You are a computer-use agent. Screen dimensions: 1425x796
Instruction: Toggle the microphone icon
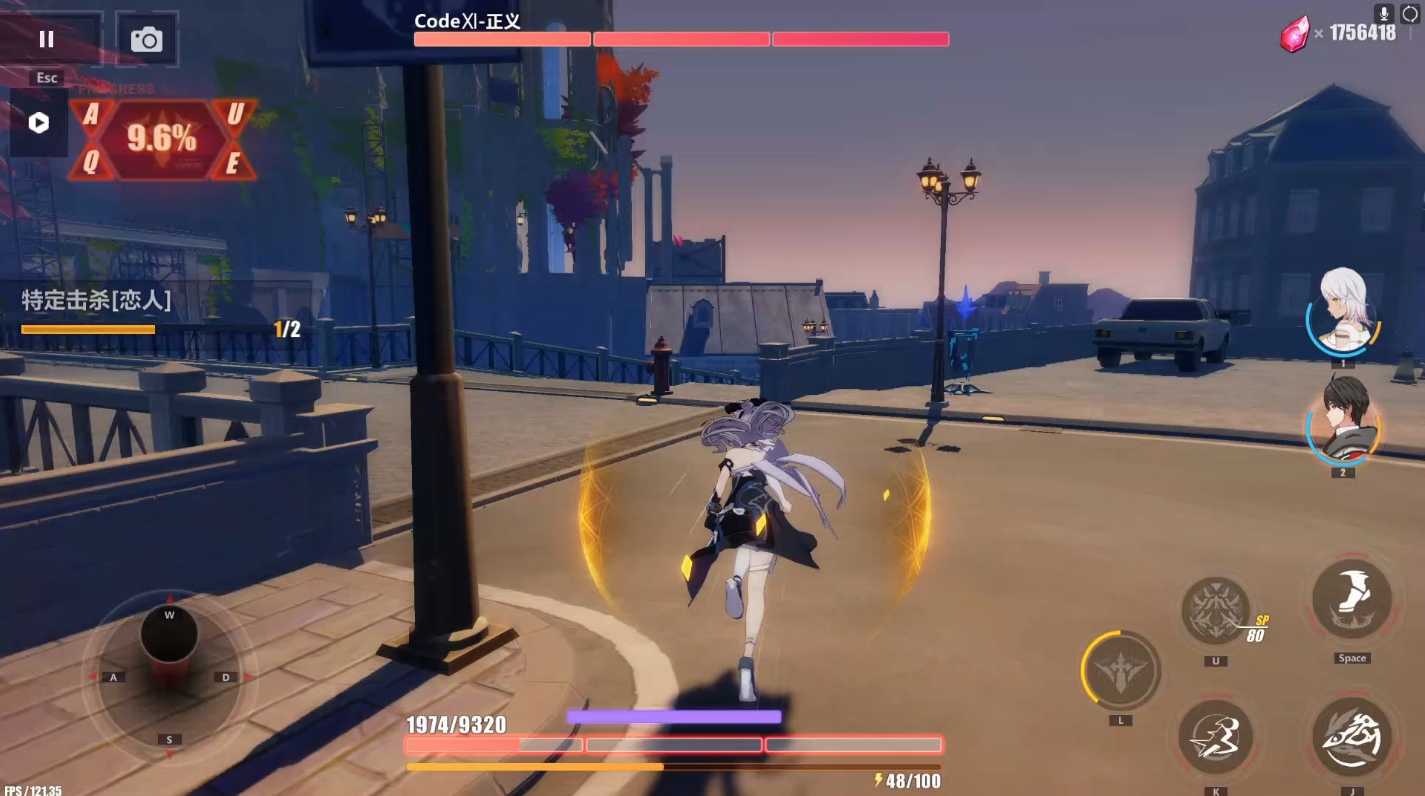click(x=1384, y=14)
